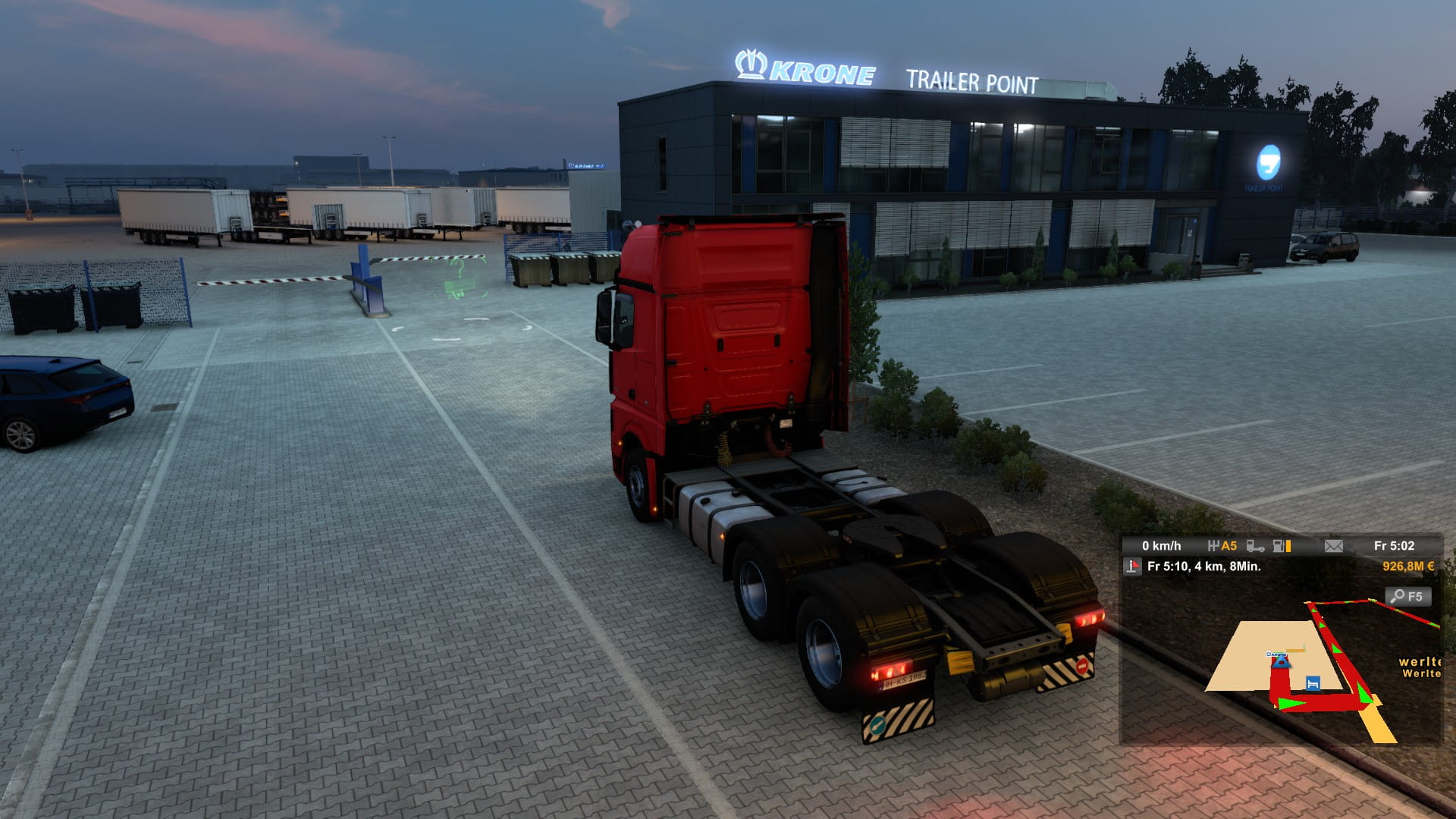Screen dimensions: 1456x819
Task: Select the bed rest-stop marker on minimap
Action: [1313, 683]
